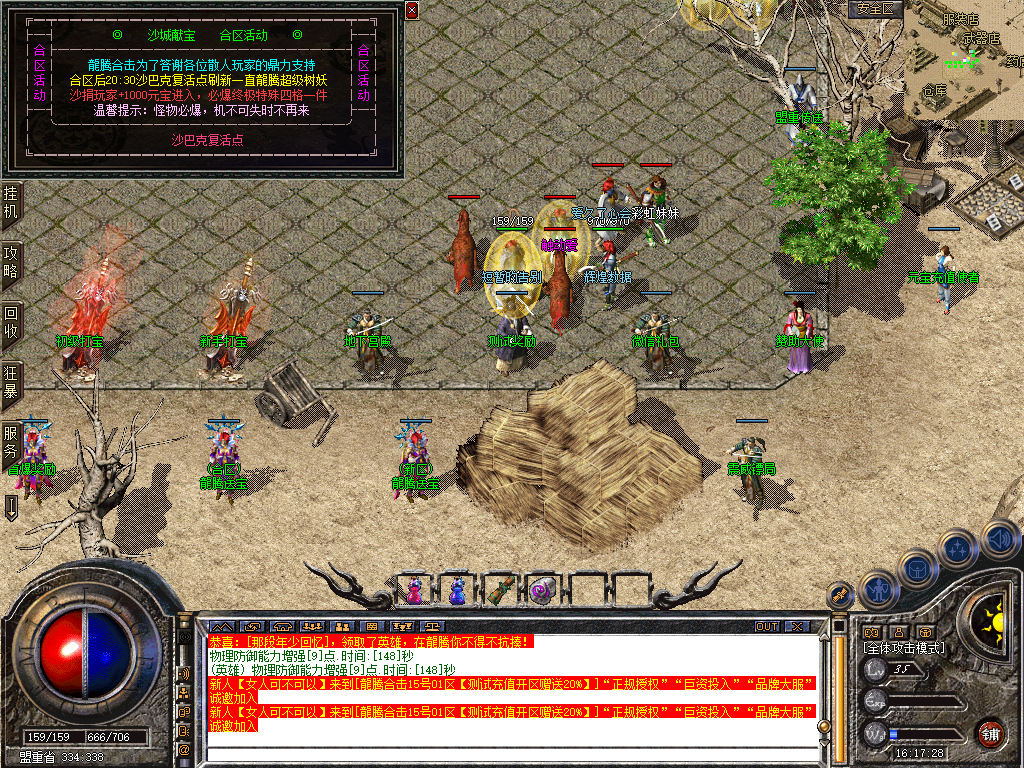The height and width of the screenshot is (768, 1024).
Task: Use the purple swirl item belt slot
Action: tap(542, 591)
